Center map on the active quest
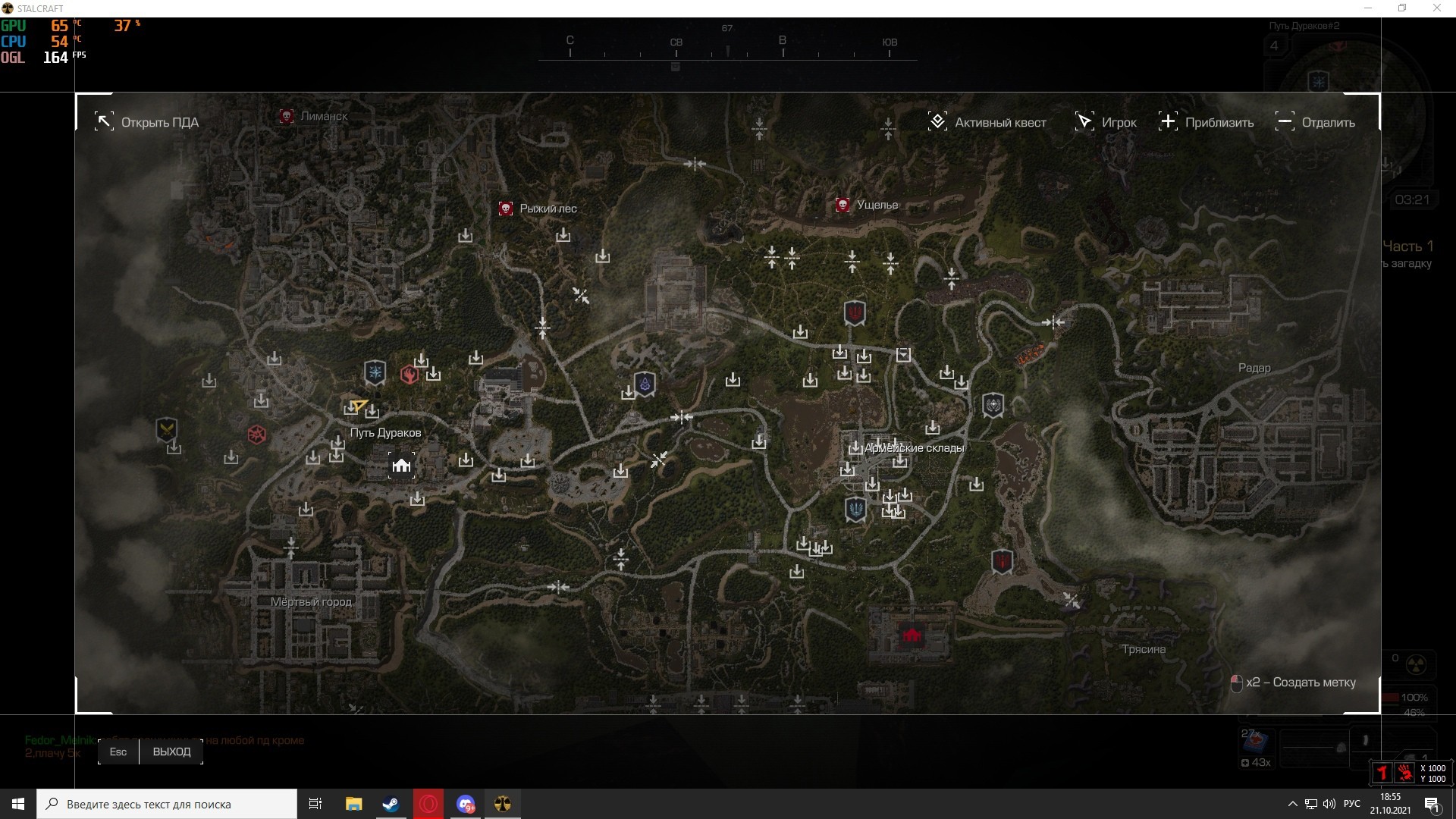The width and height of the screenshot is (1456, 819). coord(987,122)
